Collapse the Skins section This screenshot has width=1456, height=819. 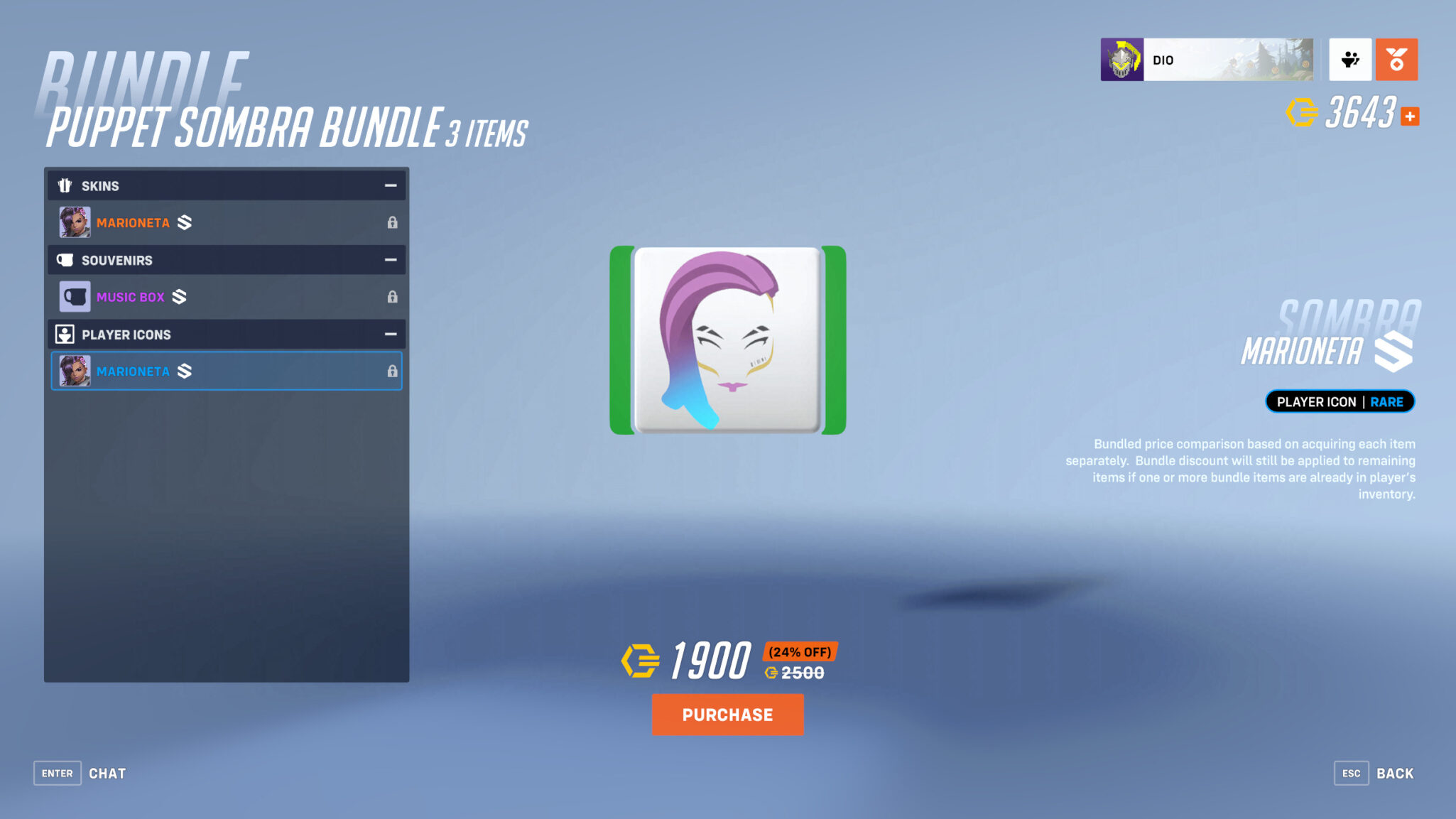[391, 185]
